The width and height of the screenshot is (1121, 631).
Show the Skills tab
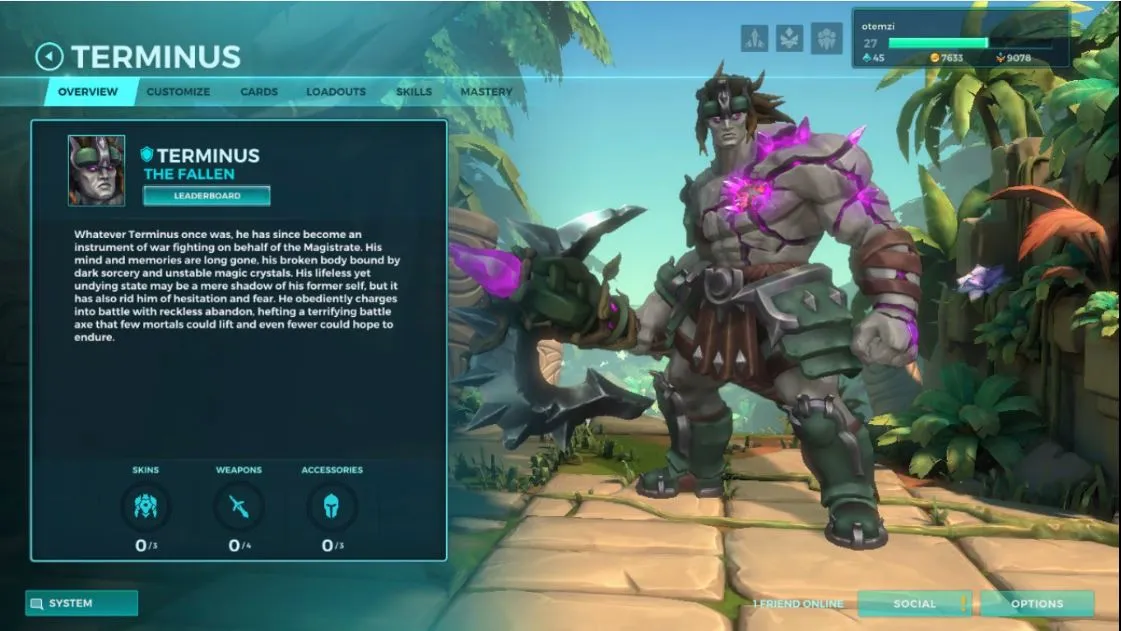(414, 92)
